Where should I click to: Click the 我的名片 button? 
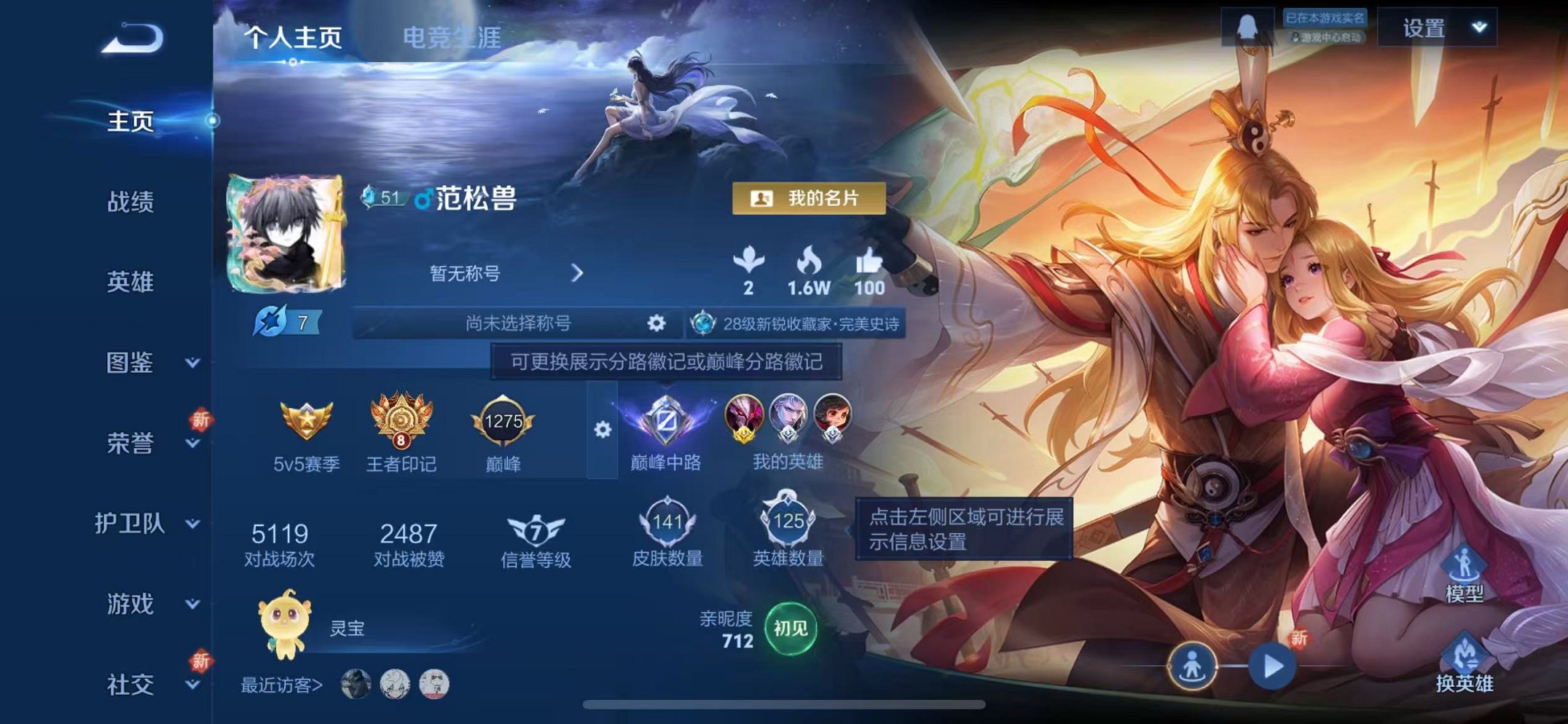coord(809,199)
